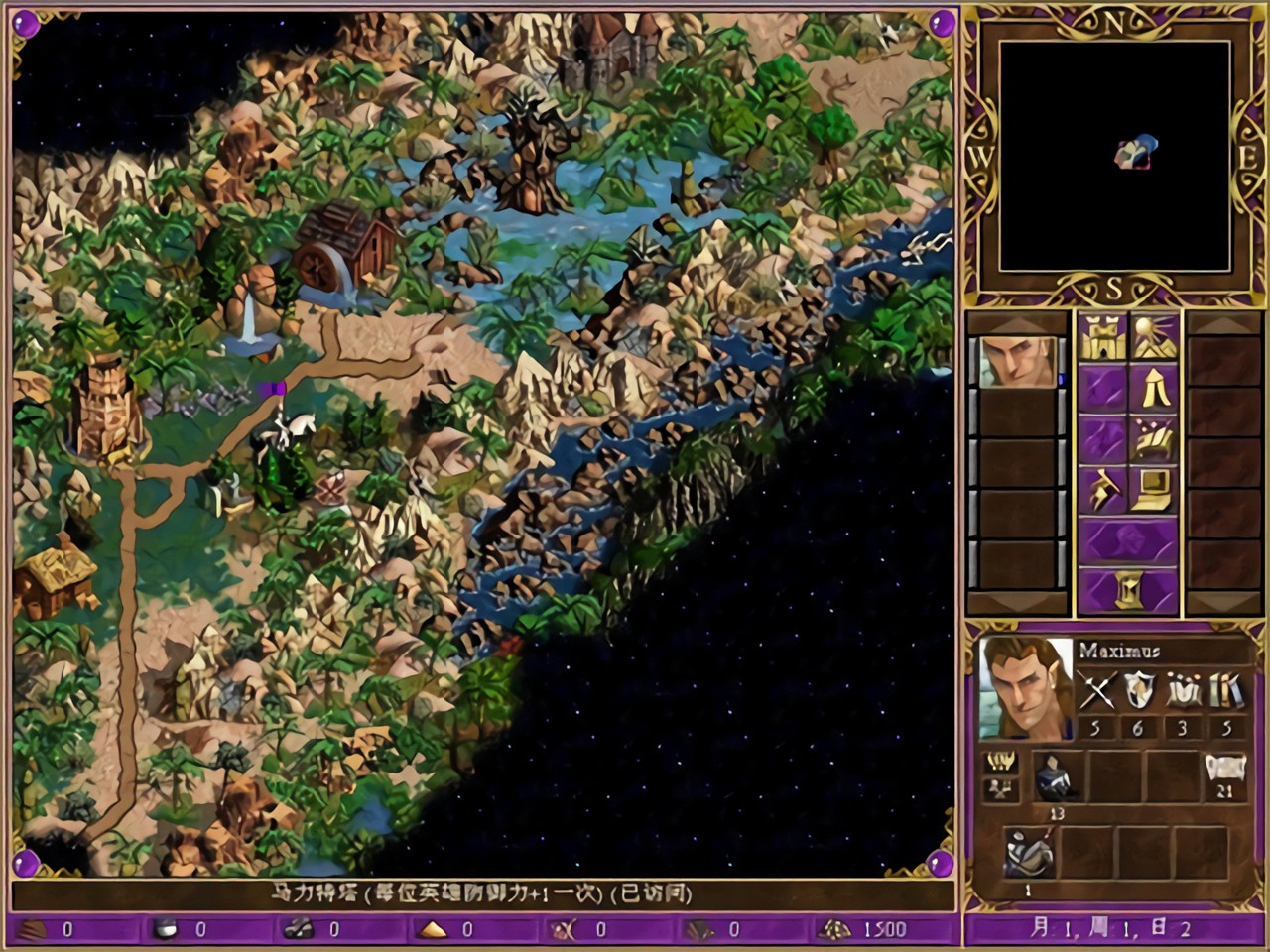
Task: Check the hero's luck icon
Action: point(1000,789)
